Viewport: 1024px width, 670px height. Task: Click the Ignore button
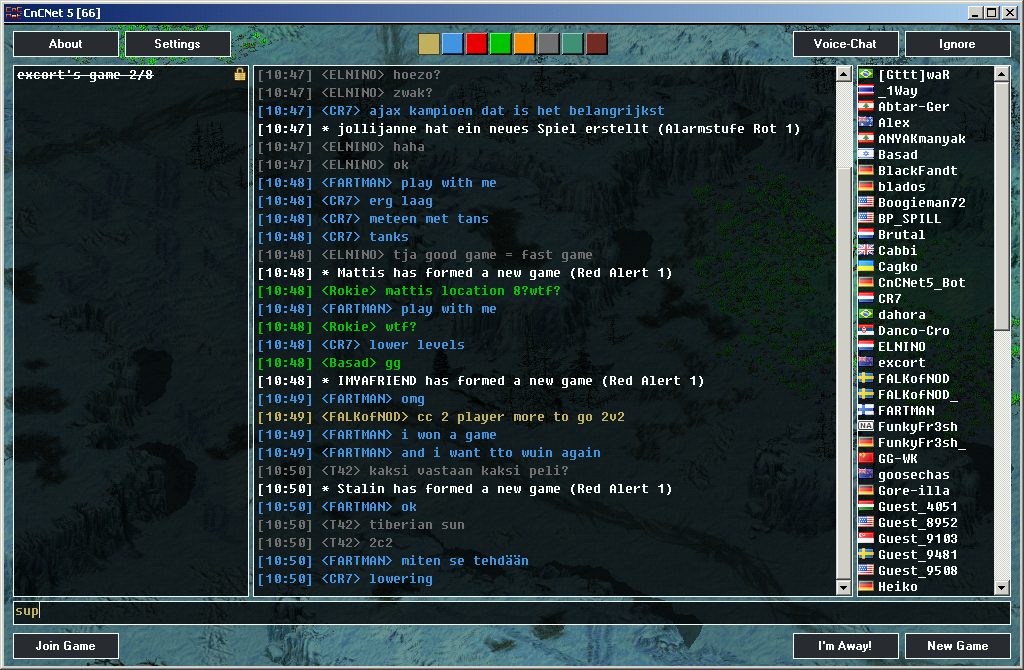(x=957, y=44)
